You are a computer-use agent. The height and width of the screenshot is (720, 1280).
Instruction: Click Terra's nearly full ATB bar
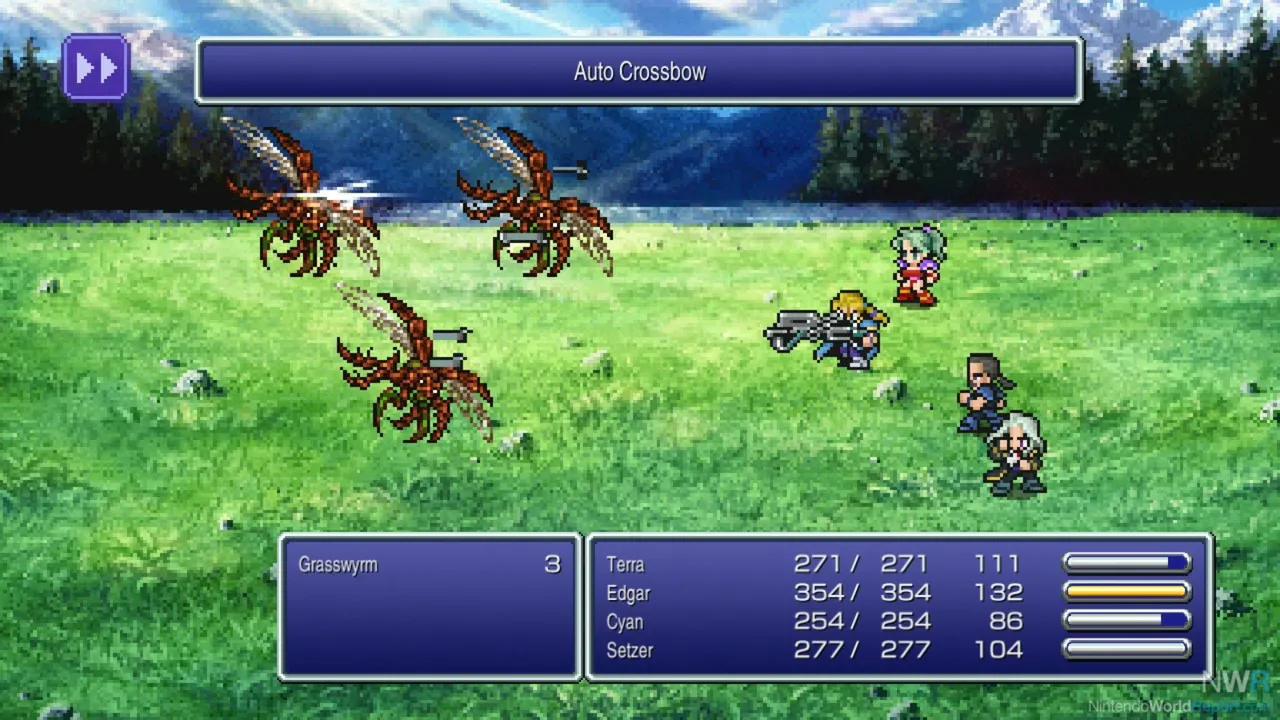(1126, 564)
